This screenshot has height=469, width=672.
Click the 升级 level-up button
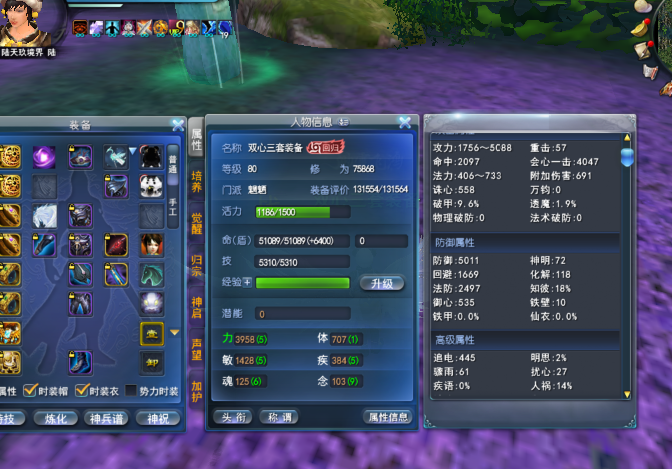point(381,283)
